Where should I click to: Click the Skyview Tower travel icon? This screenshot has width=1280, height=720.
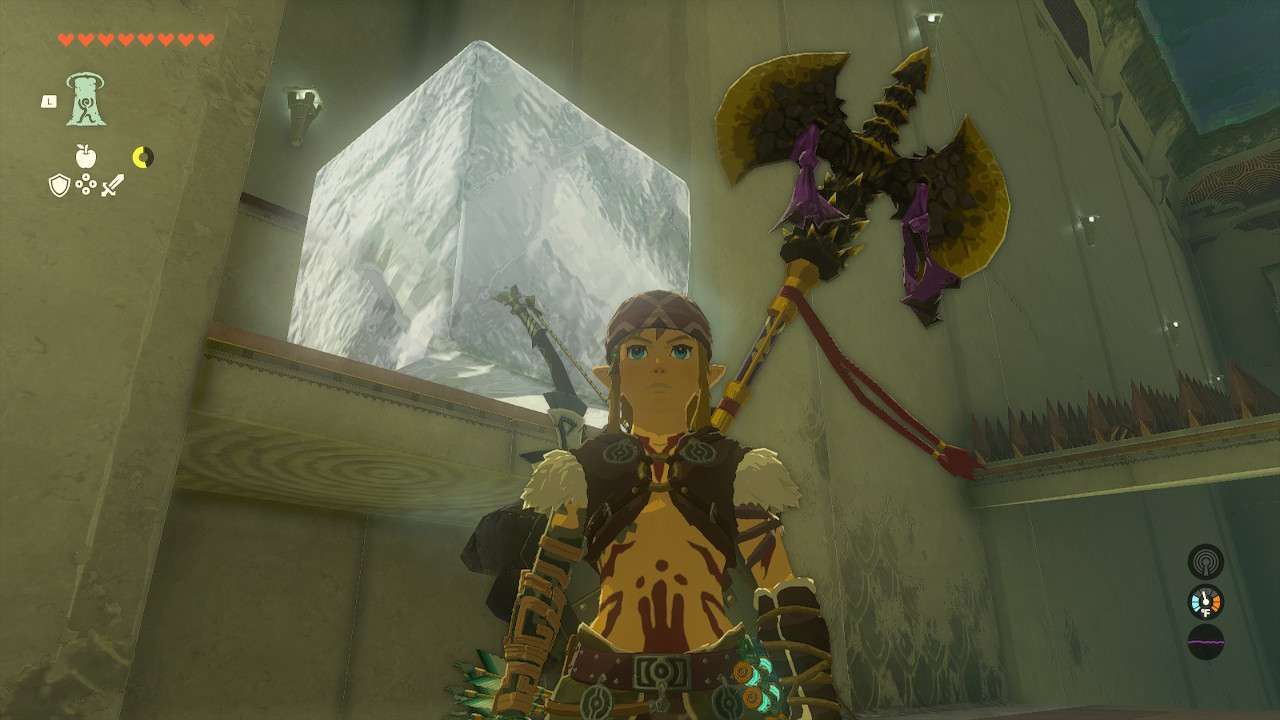tap(86, 99)
